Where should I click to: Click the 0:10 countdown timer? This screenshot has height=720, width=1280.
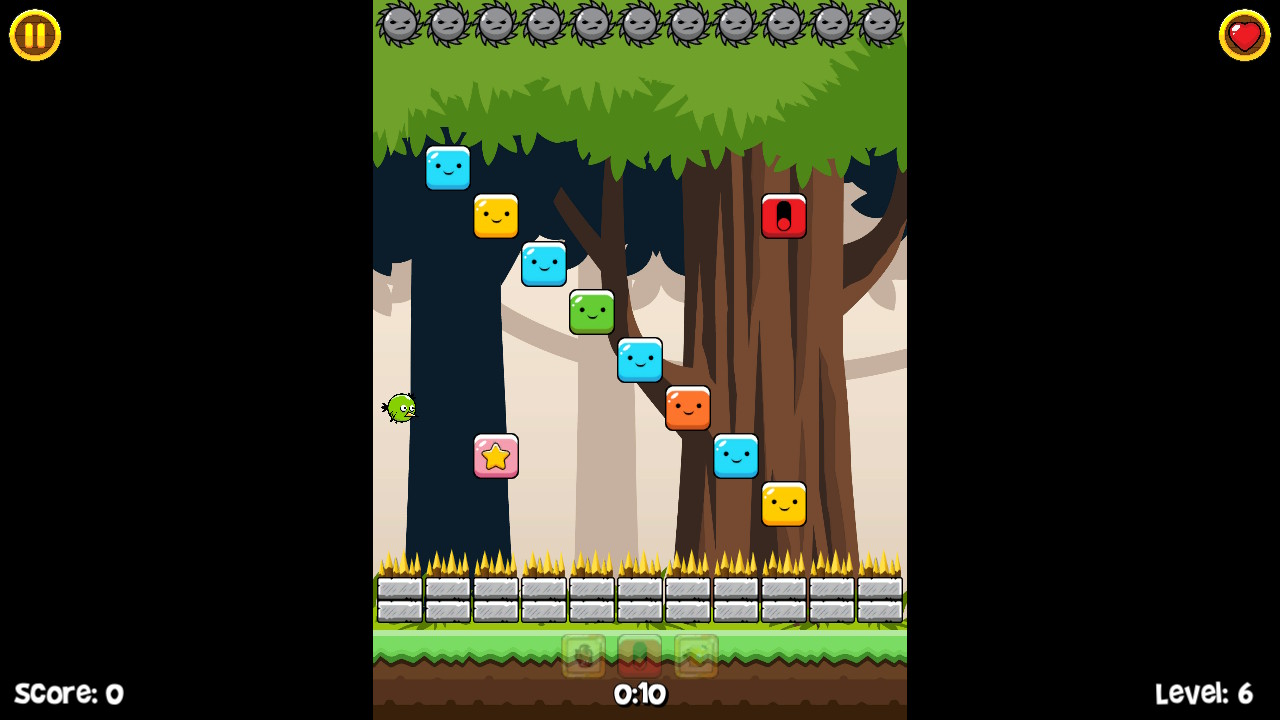(x=639, y=694)
